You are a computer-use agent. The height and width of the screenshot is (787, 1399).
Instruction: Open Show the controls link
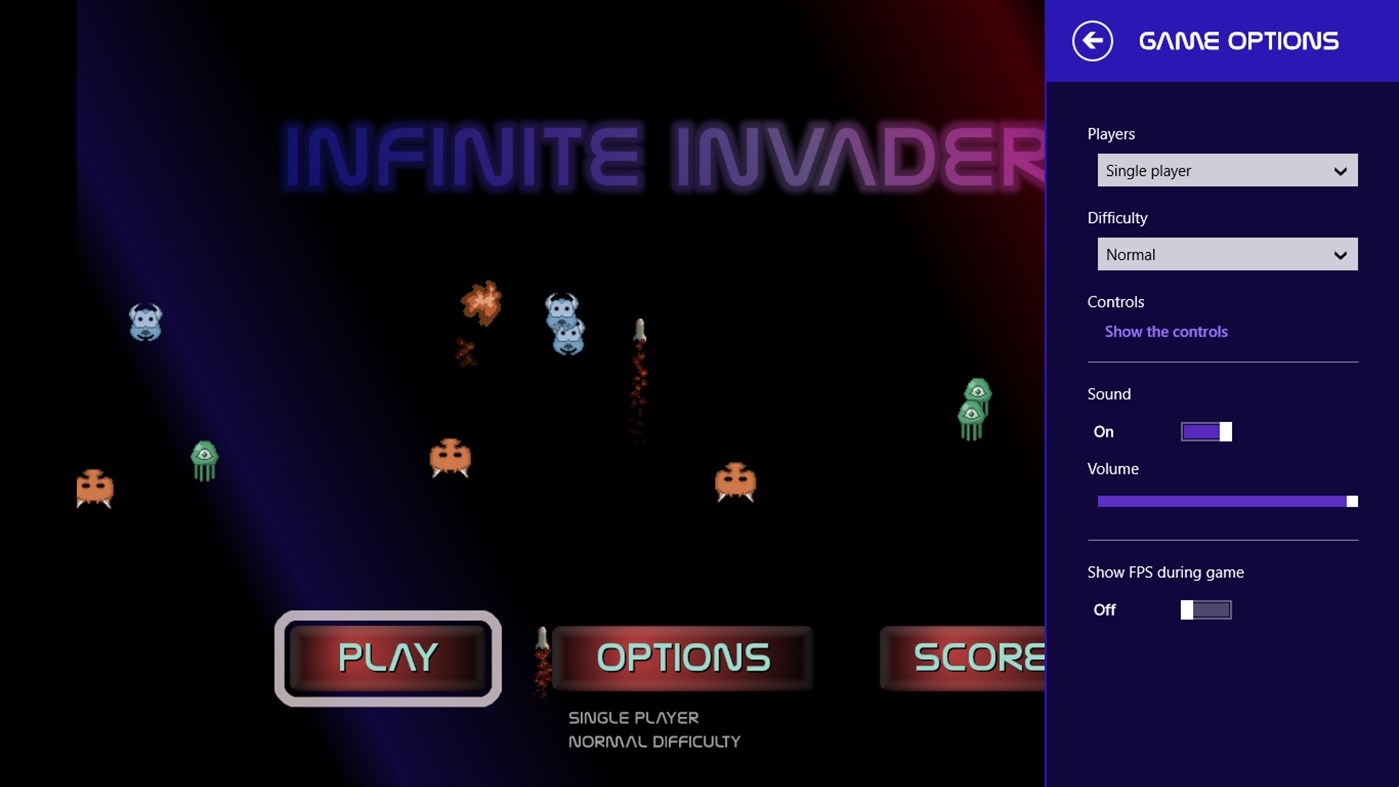point(1166,331)
